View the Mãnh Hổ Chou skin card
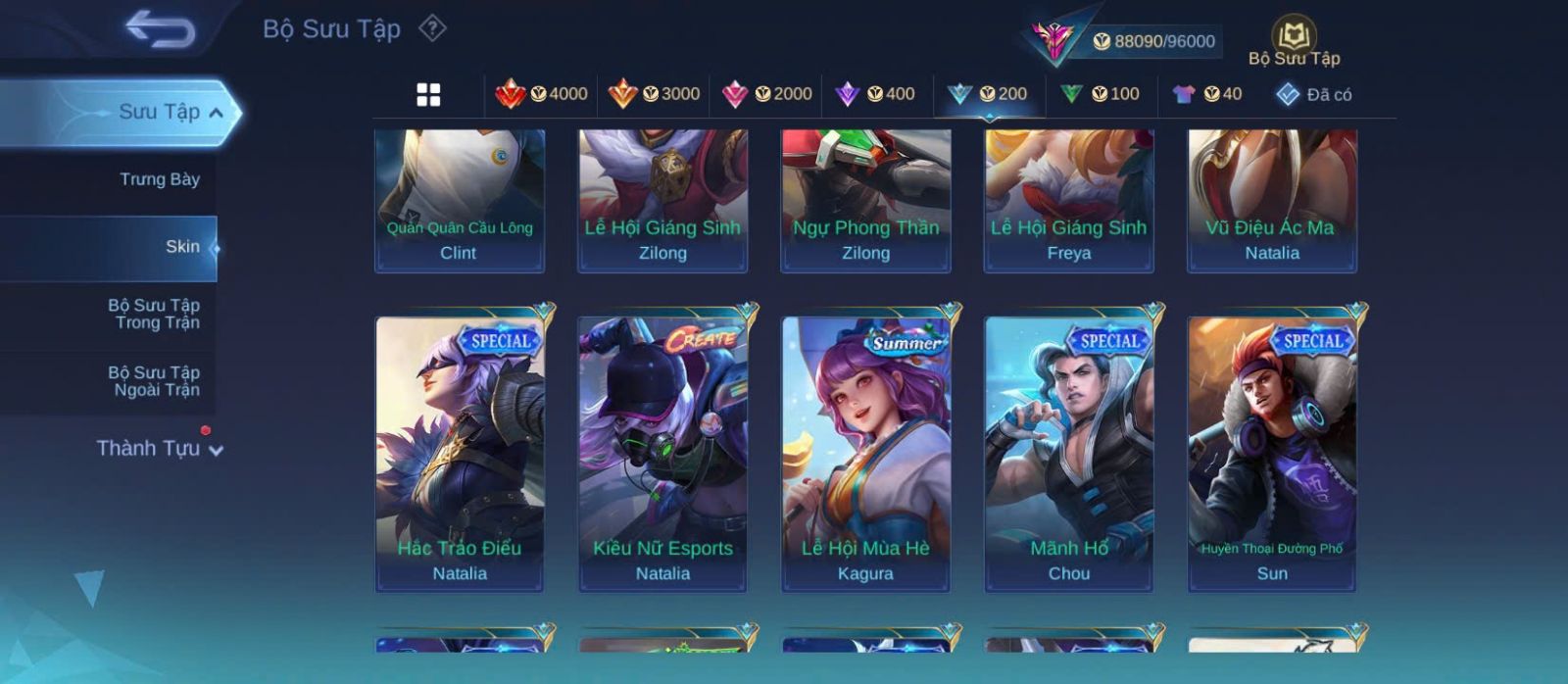 pos(1069,454)
